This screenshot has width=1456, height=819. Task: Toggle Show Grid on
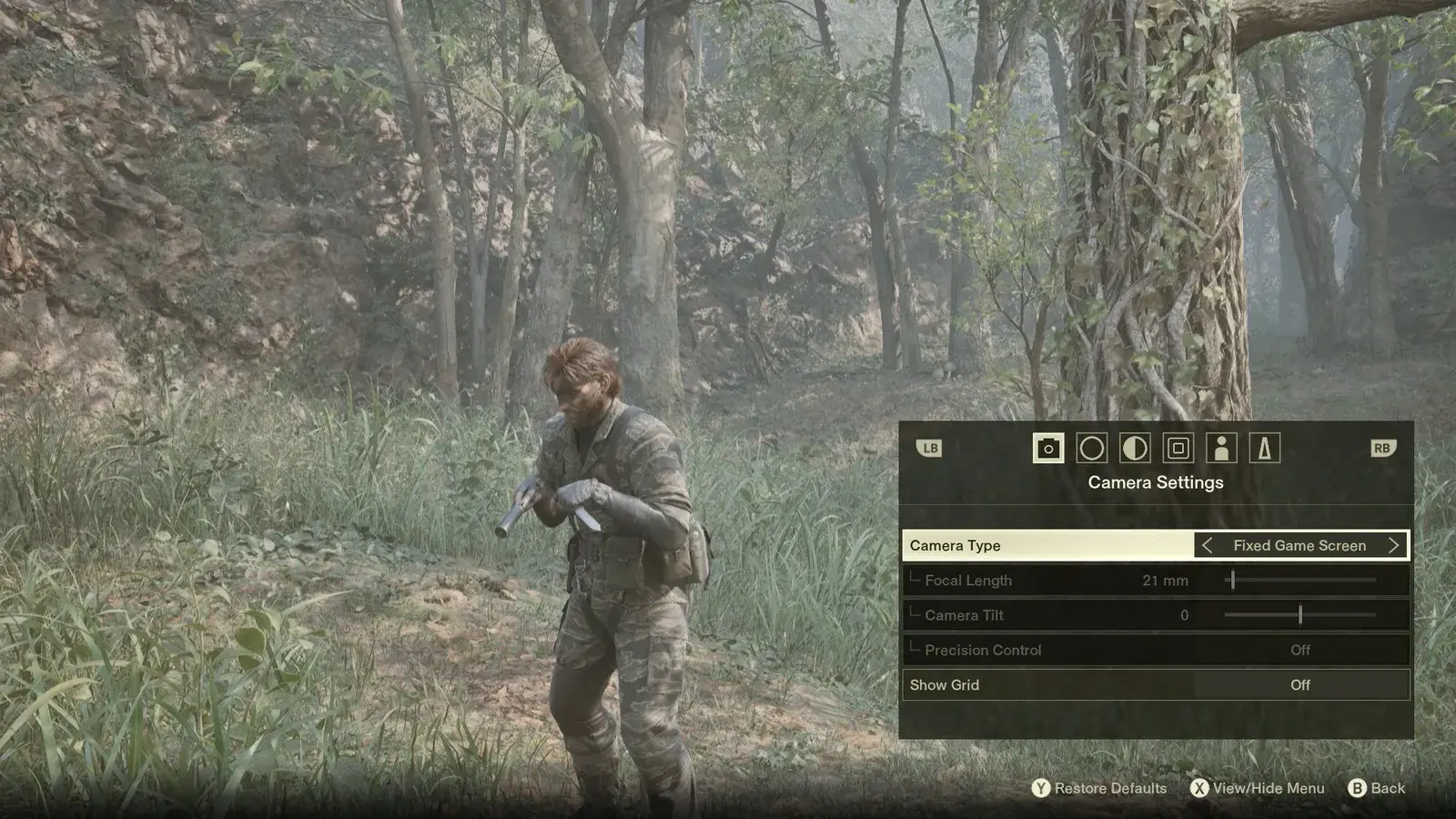pos(1299,685)
